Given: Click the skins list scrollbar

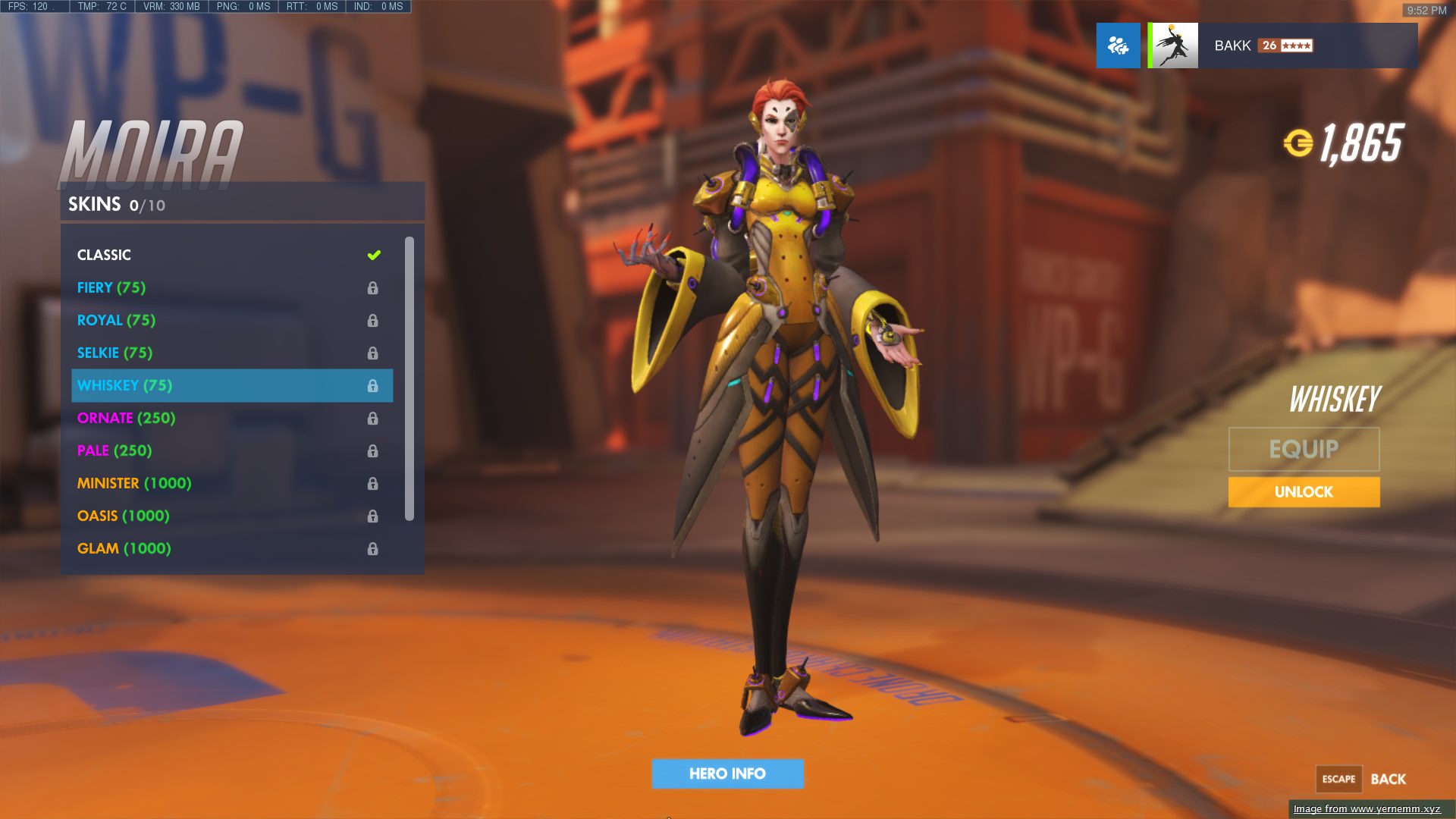Looking at the screenshot, I should tap(409, 378).
